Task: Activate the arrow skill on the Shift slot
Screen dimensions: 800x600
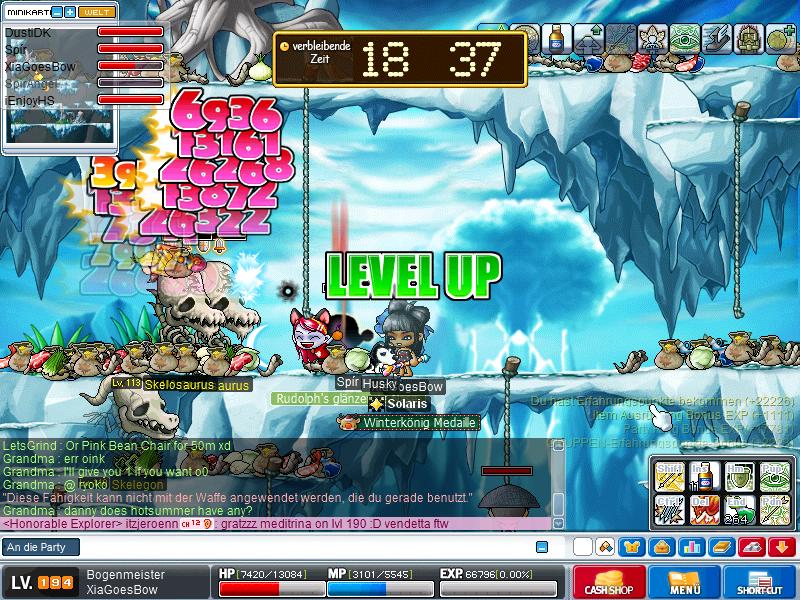Action: (670, 475)
